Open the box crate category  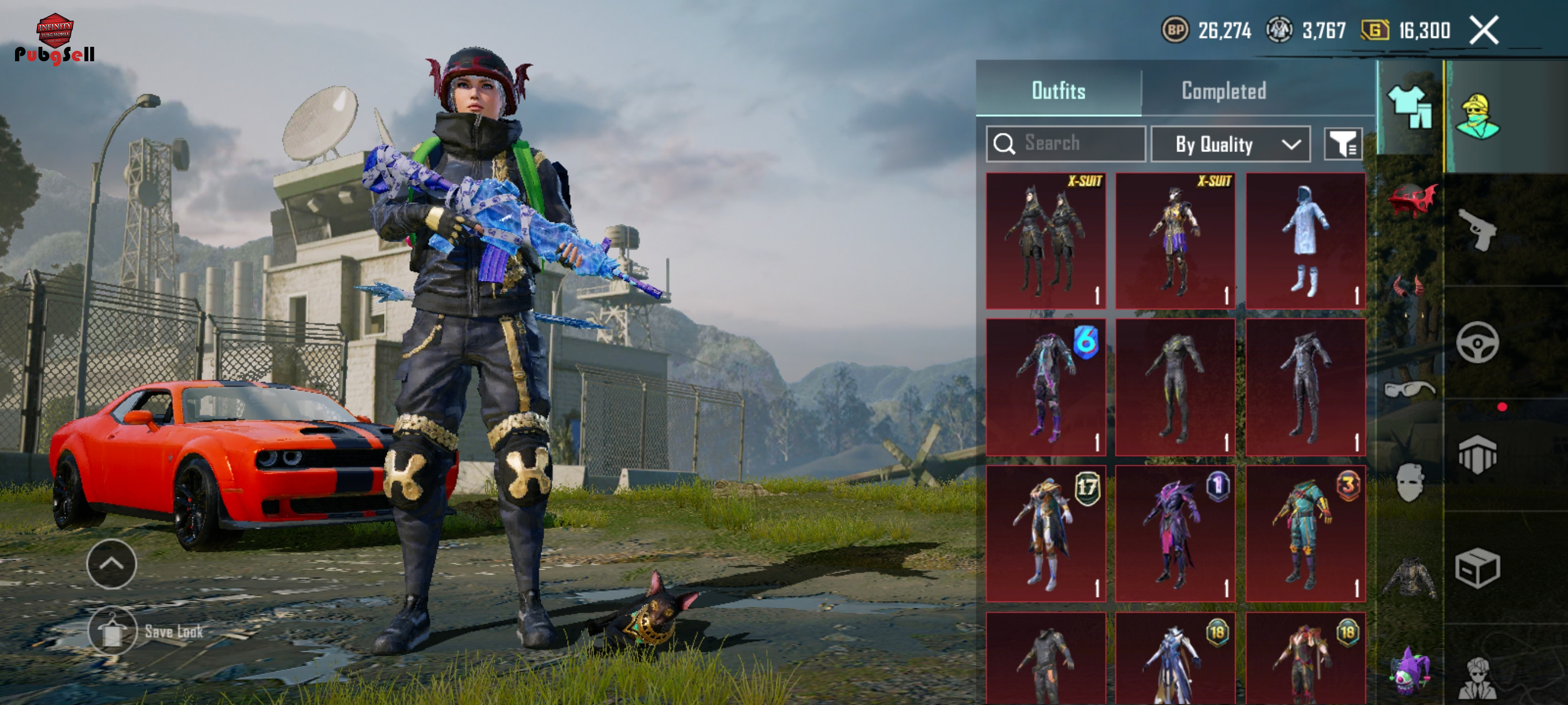pos(1477,568)
